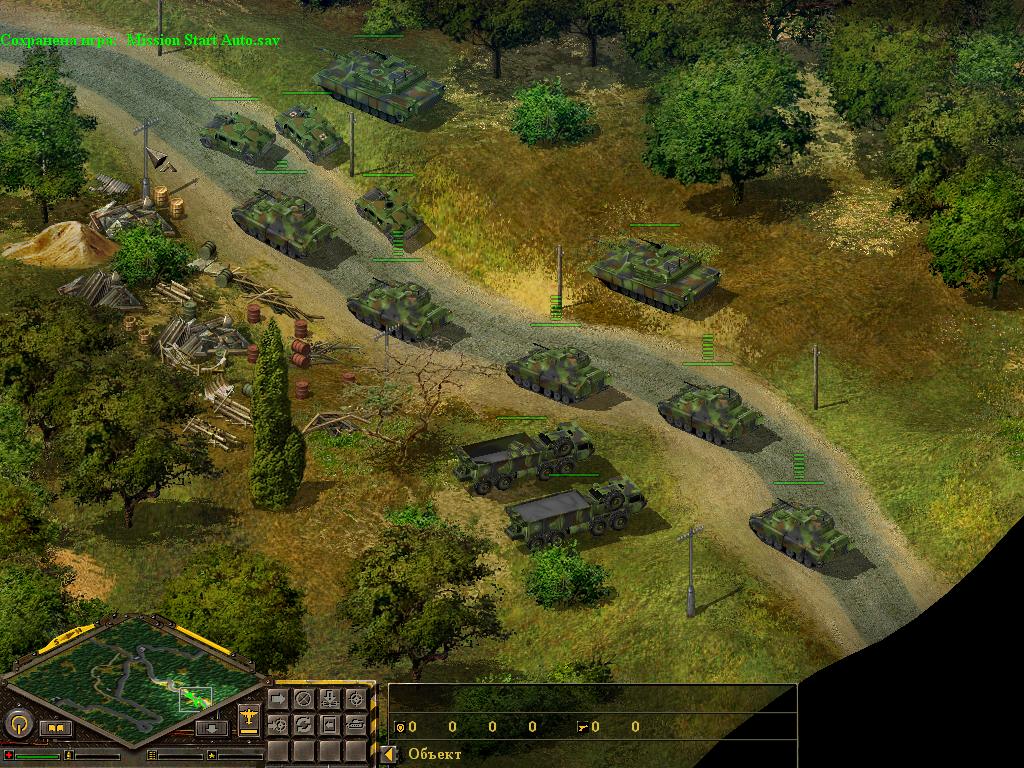Toggle the yellow triangle panel arrow
The image size is (1024, 768).
pos(387,755)
